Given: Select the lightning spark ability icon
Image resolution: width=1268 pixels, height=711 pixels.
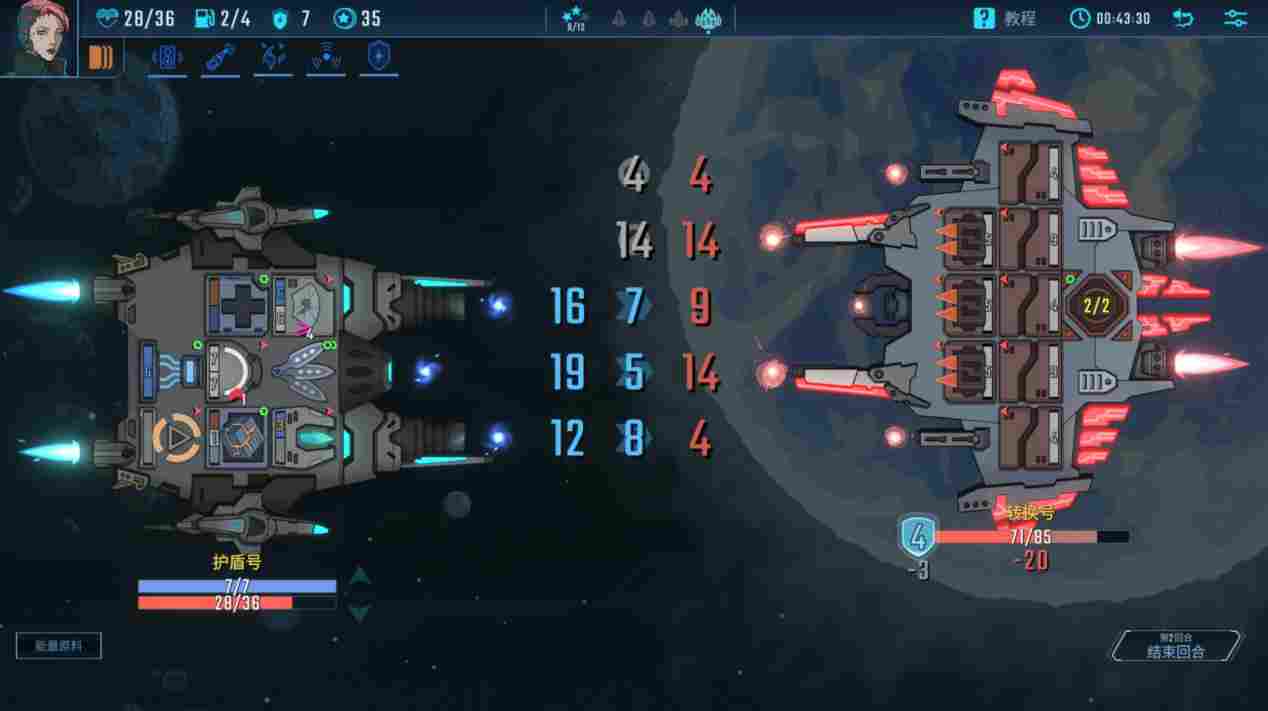Looking at the screenshot, I should point(272,58).
